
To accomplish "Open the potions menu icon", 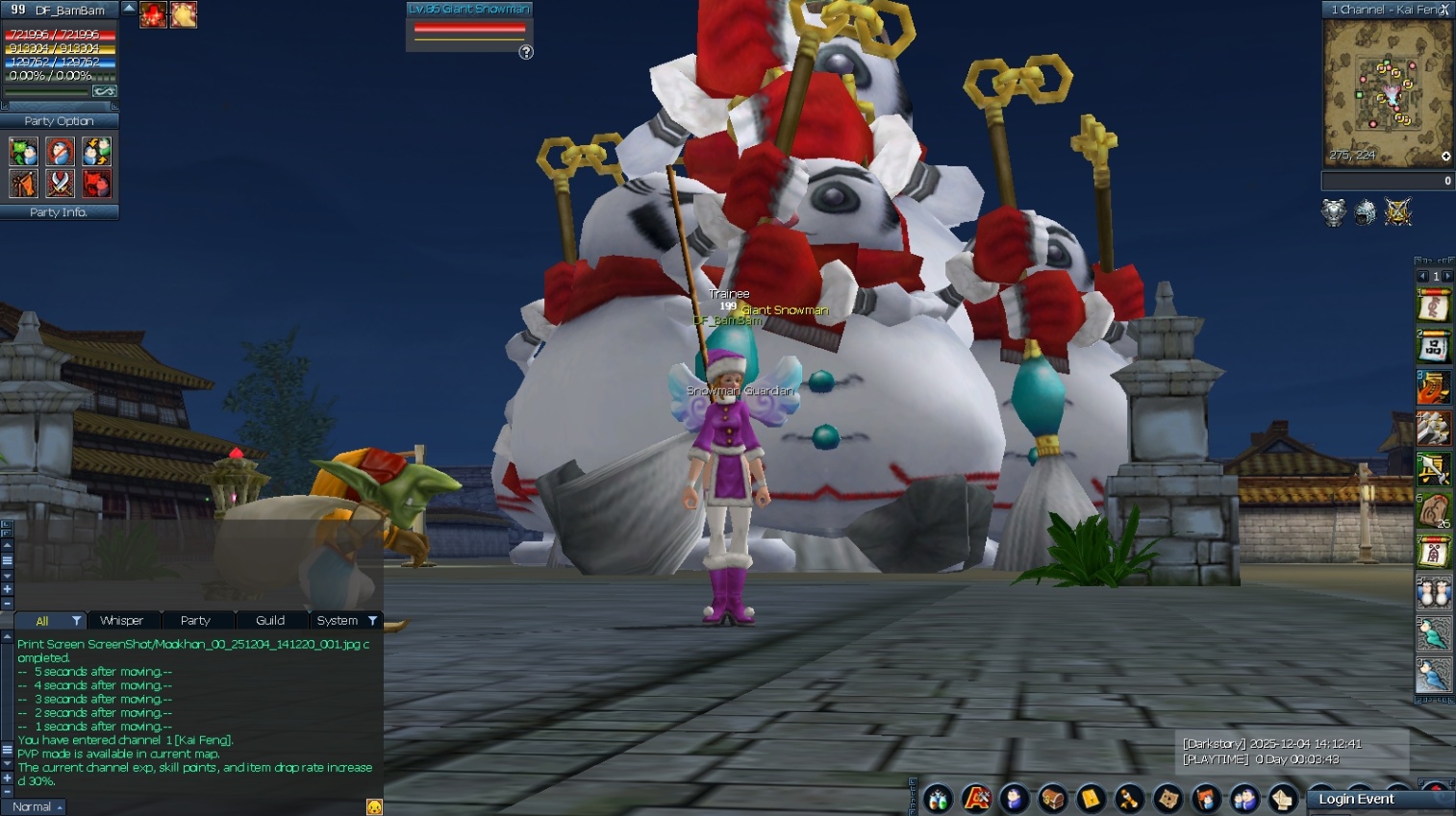I will (938, 799).
